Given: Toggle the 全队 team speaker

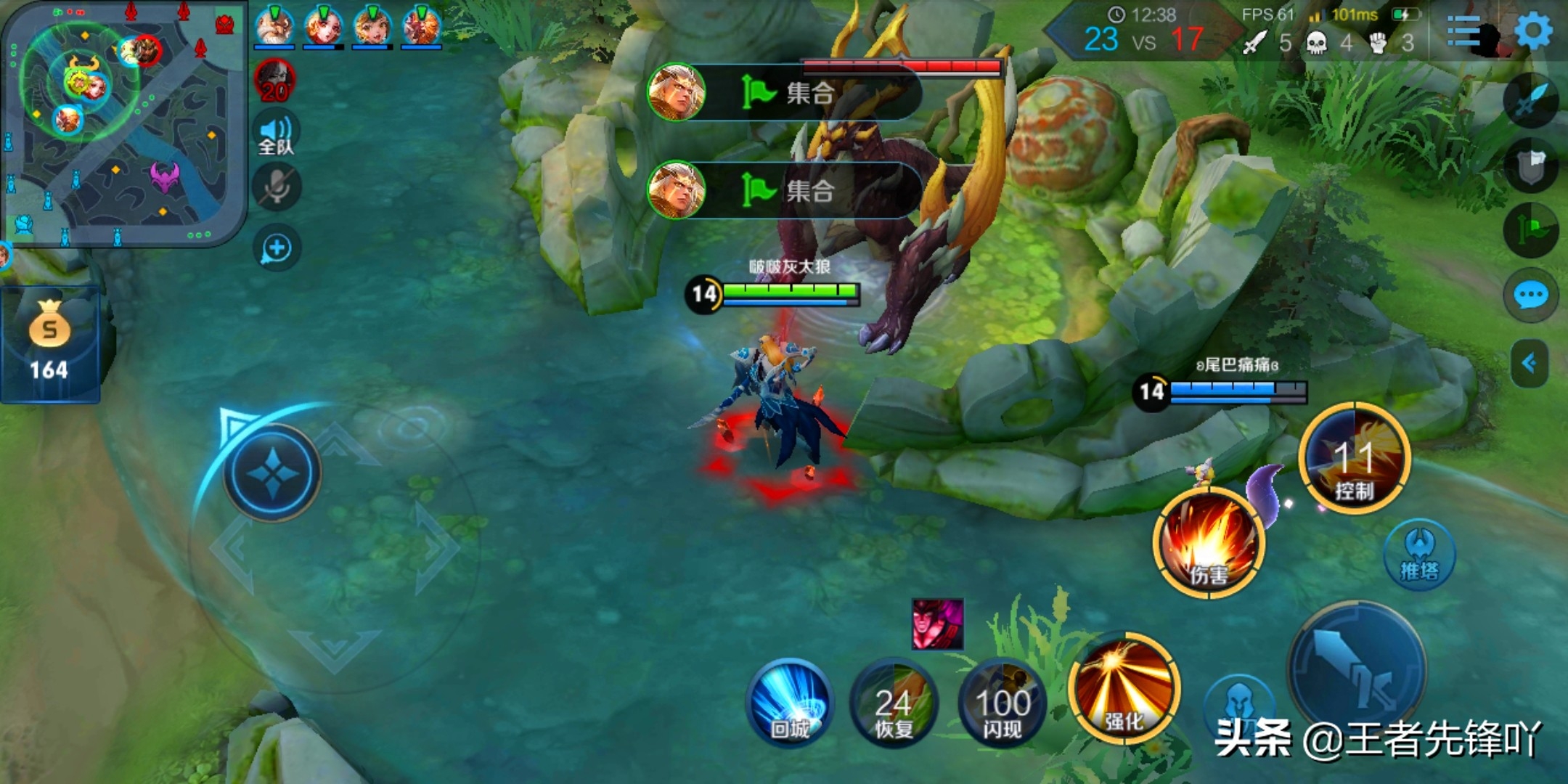Looking at the screenshot, I should 276,134.
